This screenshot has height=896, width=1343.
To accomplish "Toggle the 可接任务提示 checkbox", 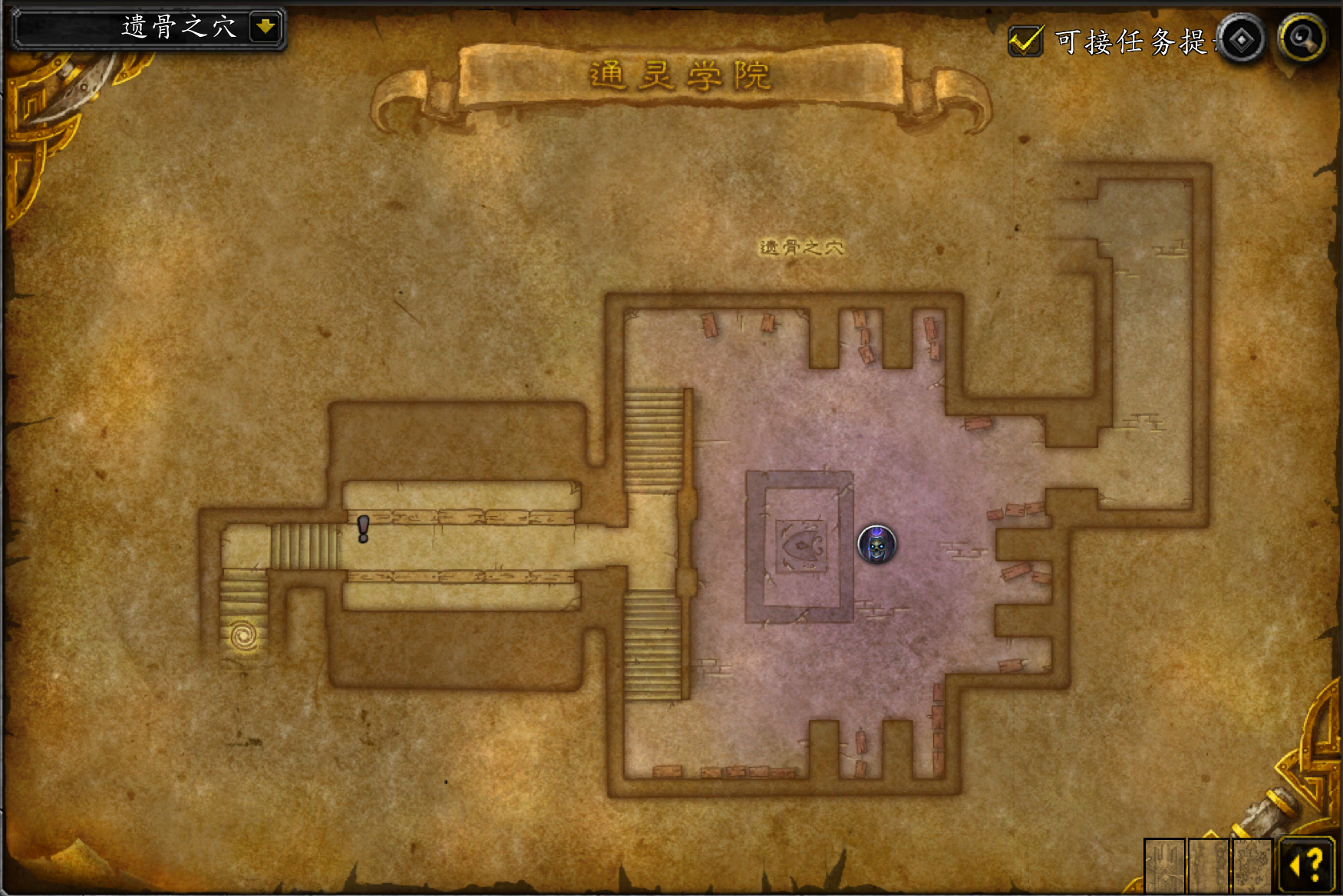I will [1025, 41].
